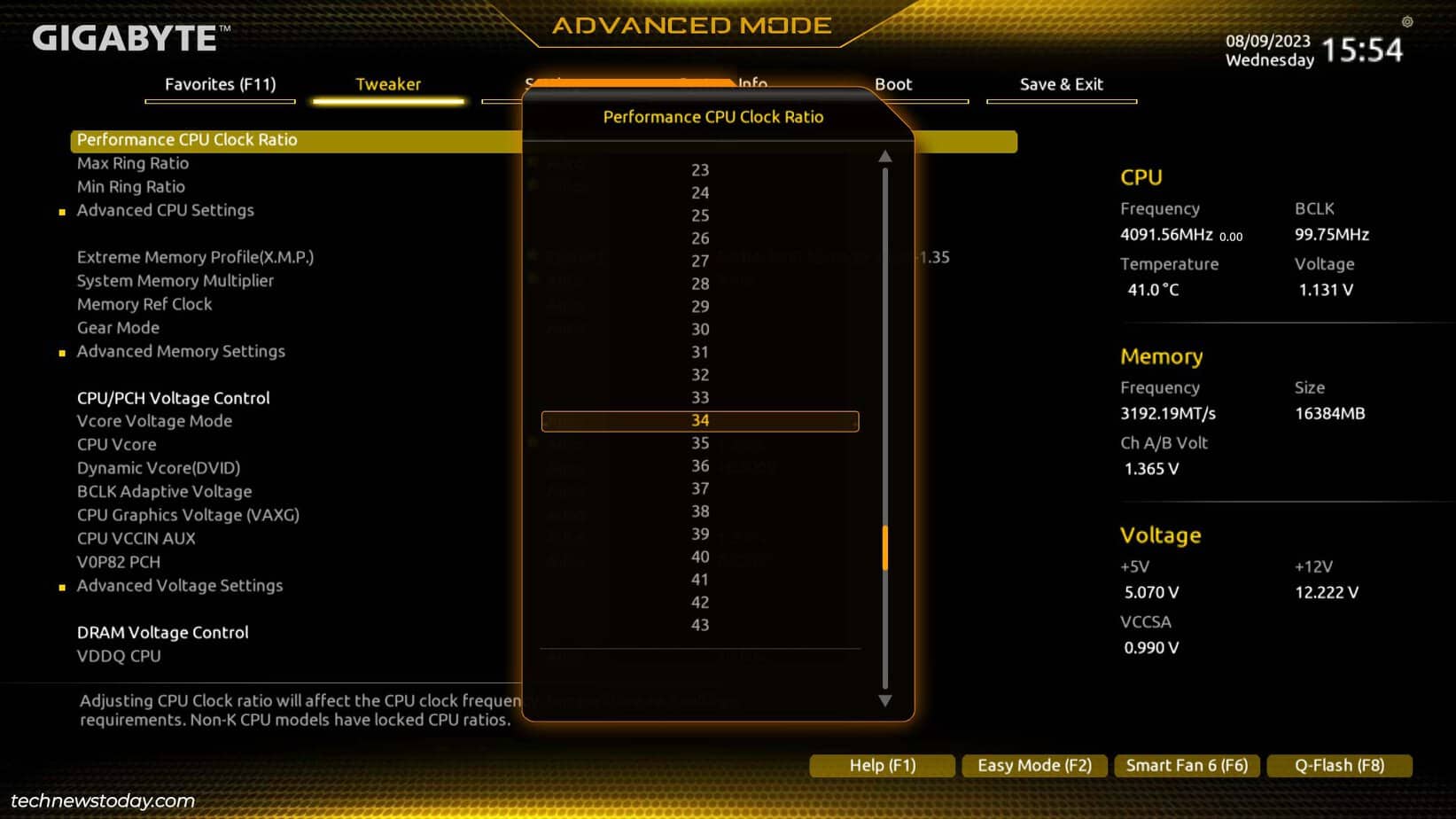Select ratio value 40 in the list
The image size is (1456, 819).
click(700, 557)
